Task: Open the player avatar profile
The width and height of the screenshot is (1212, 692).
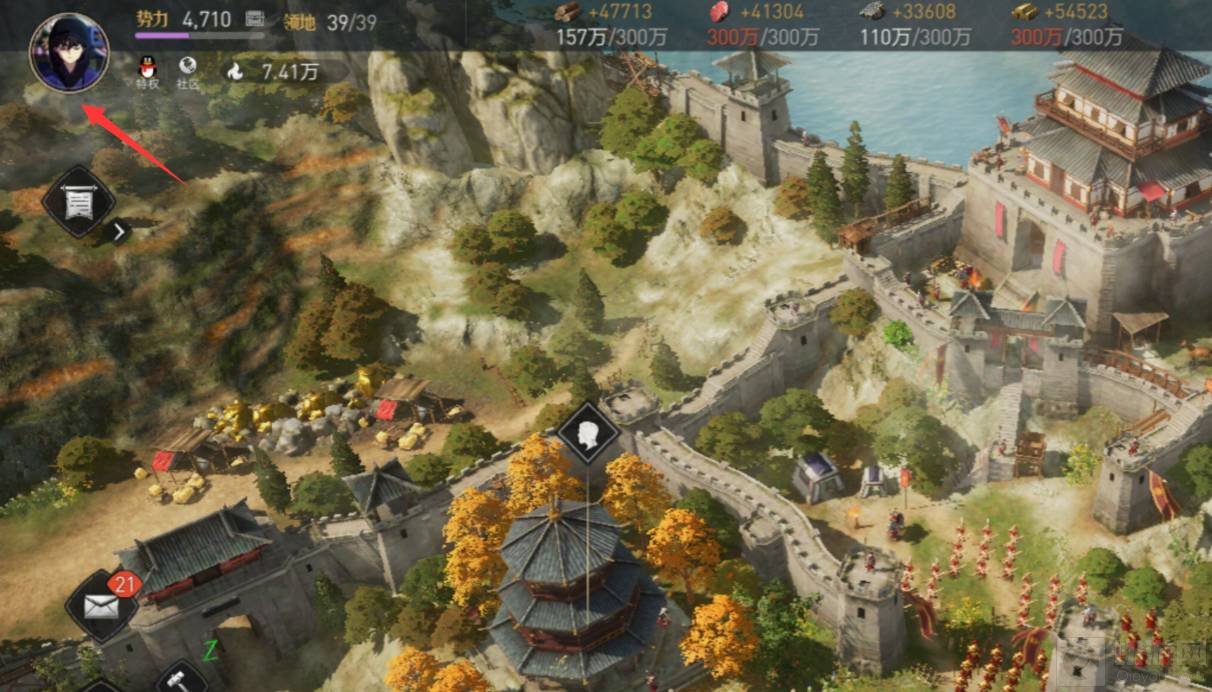Action: 69,52
